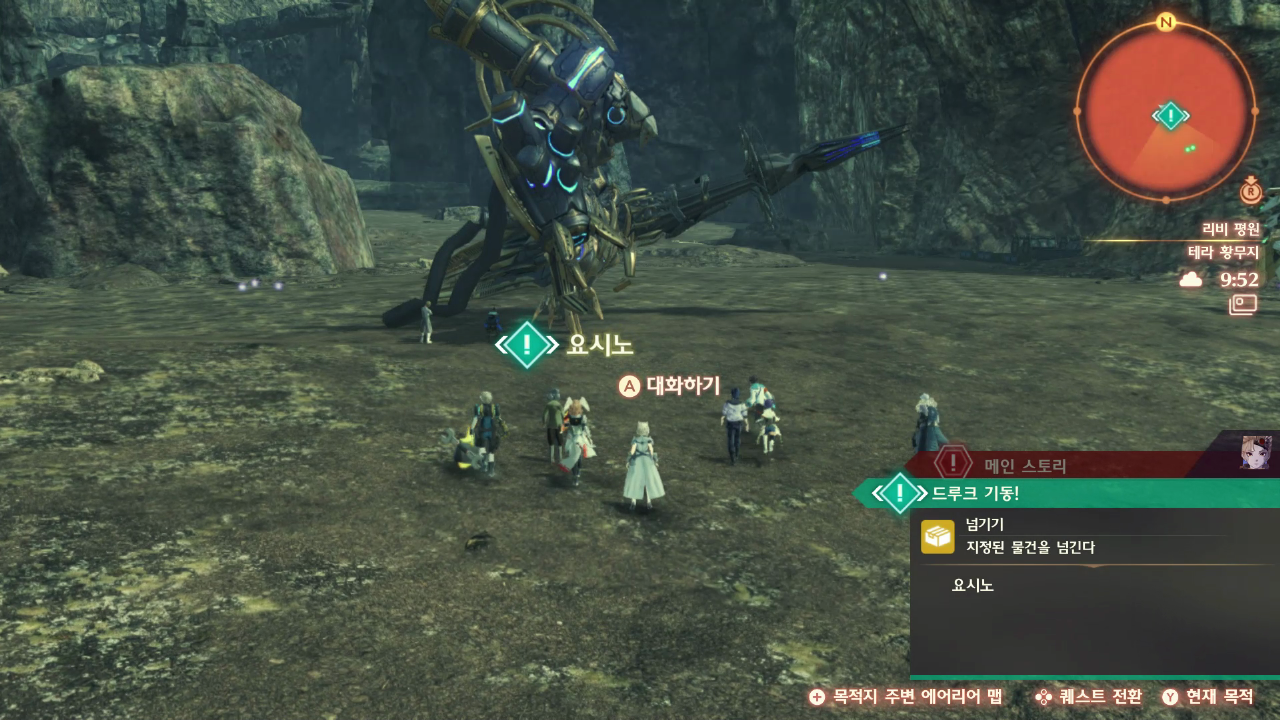Choose the 메인 스토리 quest tab
The height and width of the screenshot is (720, 1280).
pos(1025,465)
